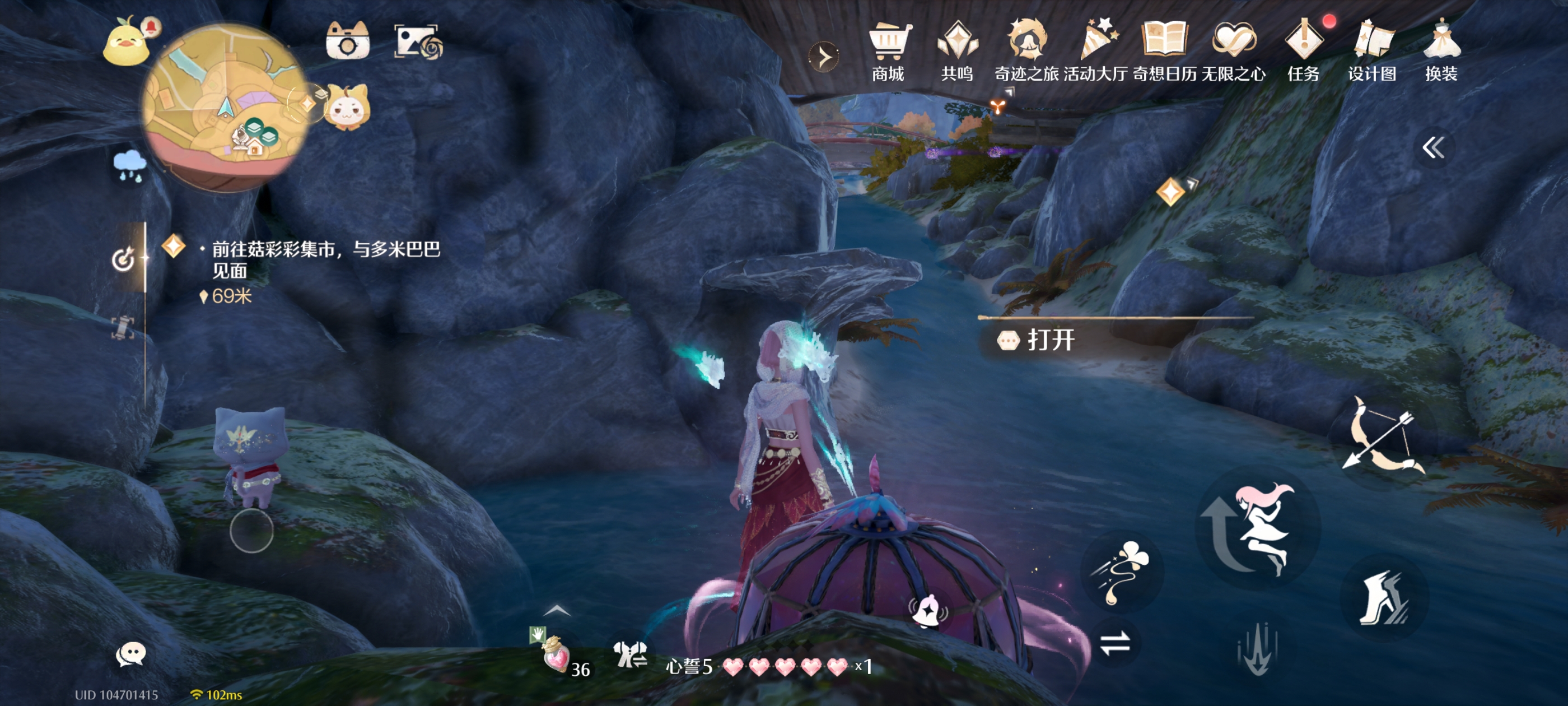
Task: Hide the side panel with double-arrow button
Action: tap(1433, 147)
